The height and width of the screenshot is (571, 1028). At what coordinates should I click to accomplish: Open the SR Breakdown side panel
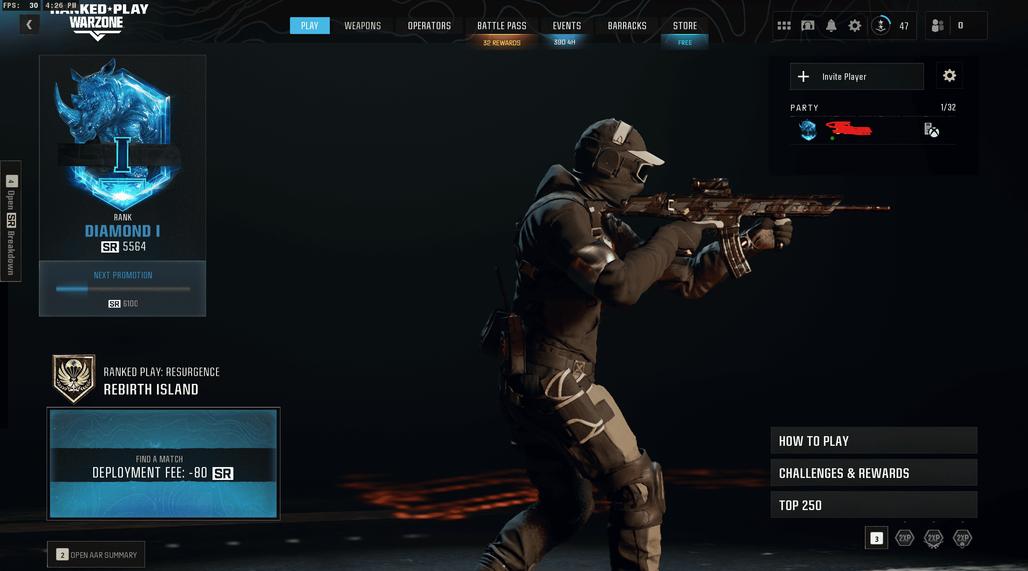pos(11,220)
